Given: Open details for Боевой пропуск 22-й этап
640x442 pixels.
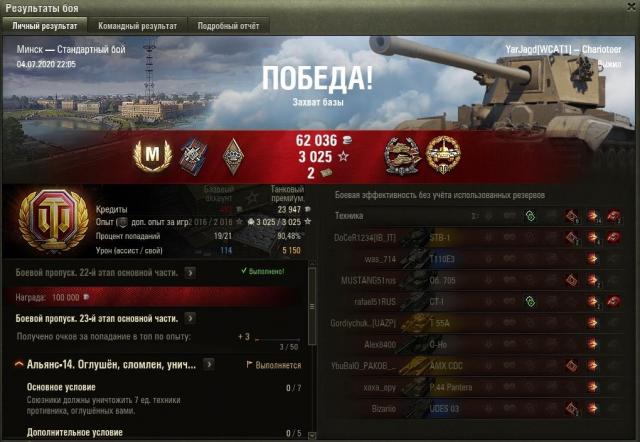Looking at the screenshot, I should tap(192, 271).
